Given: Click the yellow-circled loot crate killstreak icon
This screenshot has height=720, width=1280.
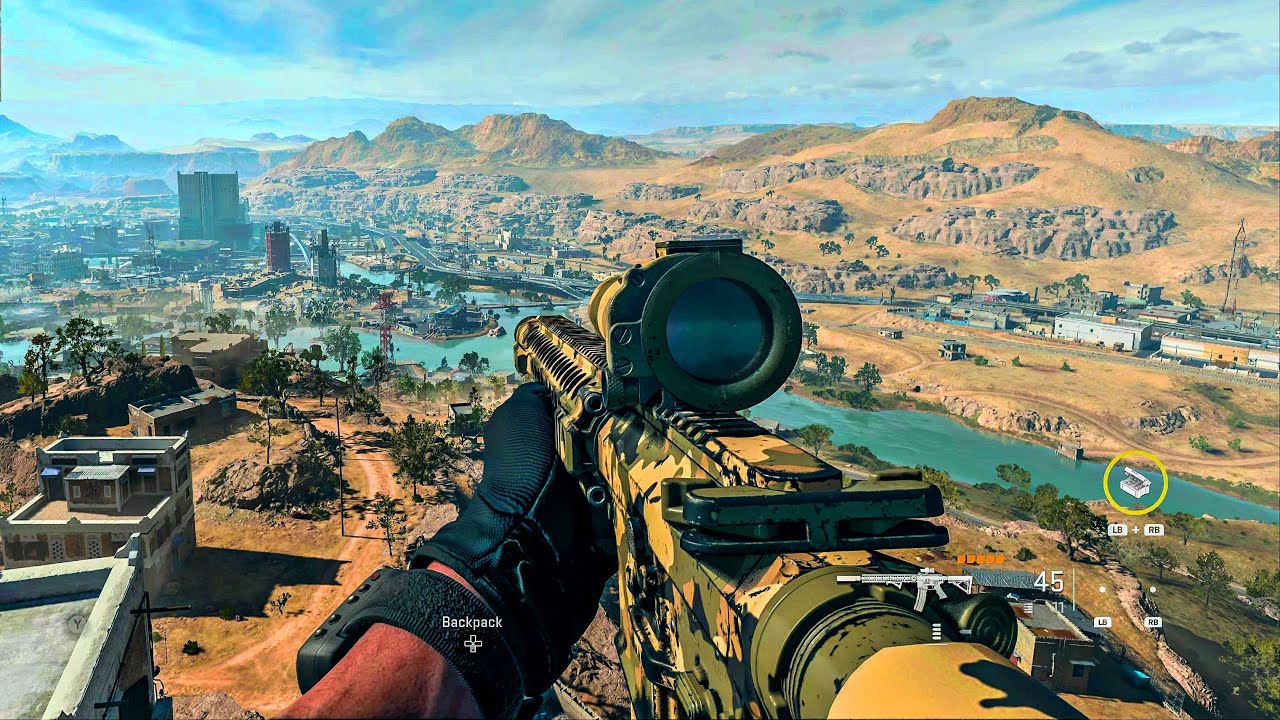Looking at the screenshot, I should (1135, 482).
